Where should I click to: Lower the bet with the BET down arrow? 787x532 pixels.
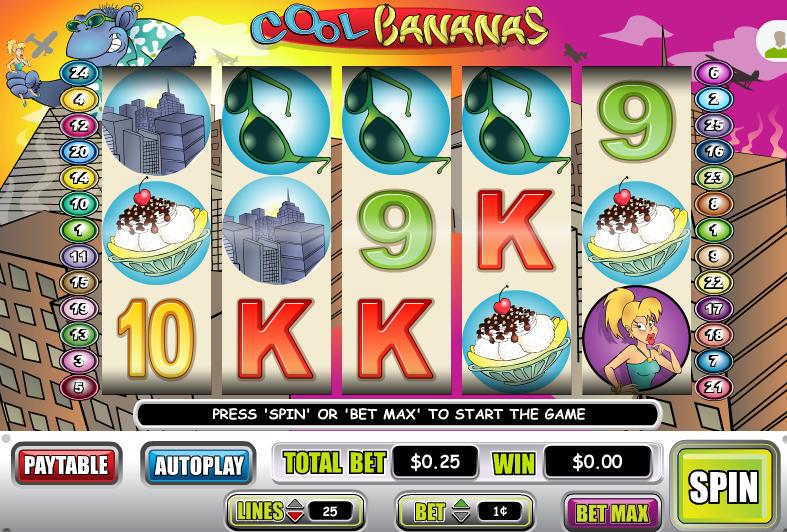[461, 518]
